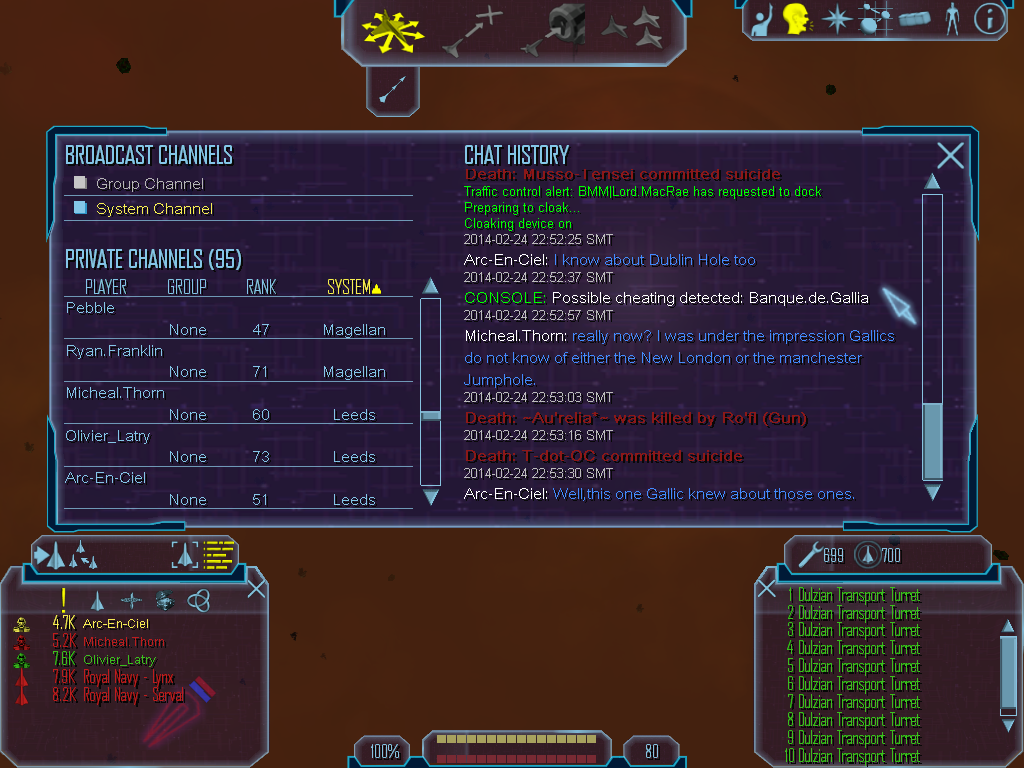This screenshot has height=768, width=1024.
Task: Close the contact list panel
Action: (256, 588)
